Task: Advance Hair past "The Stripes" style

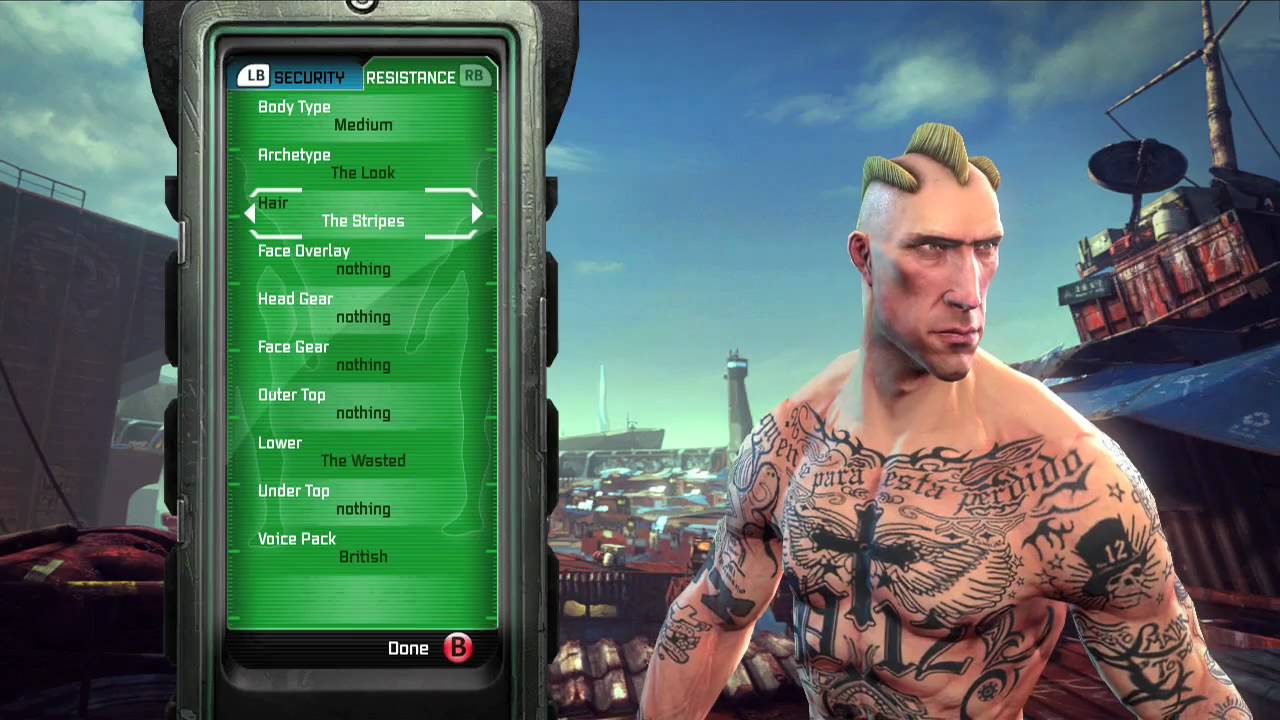Action: [x=477, y=213]
